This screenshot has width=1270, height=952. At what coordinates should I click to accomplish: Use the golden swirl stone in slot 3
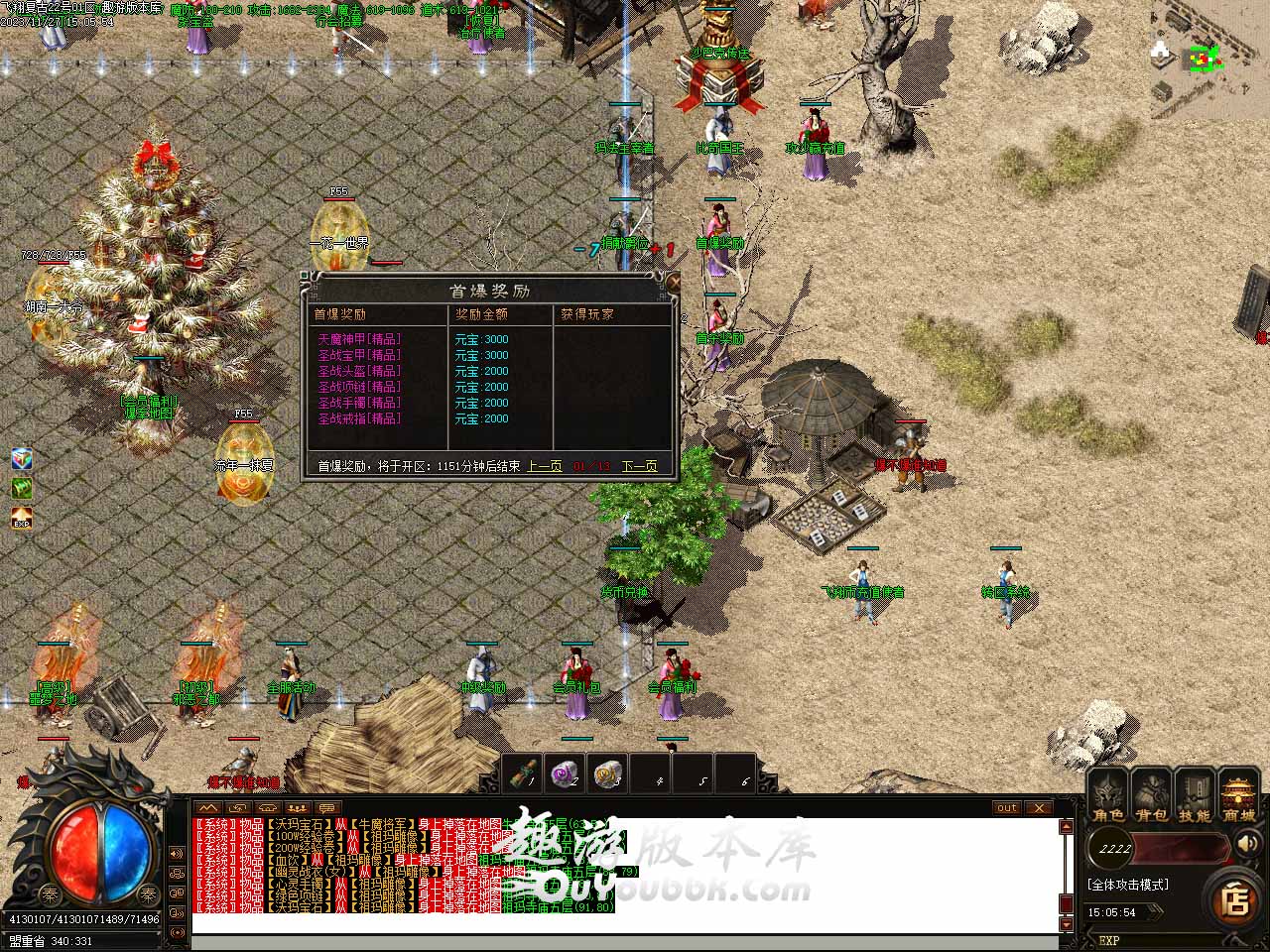tap(608, 773)
